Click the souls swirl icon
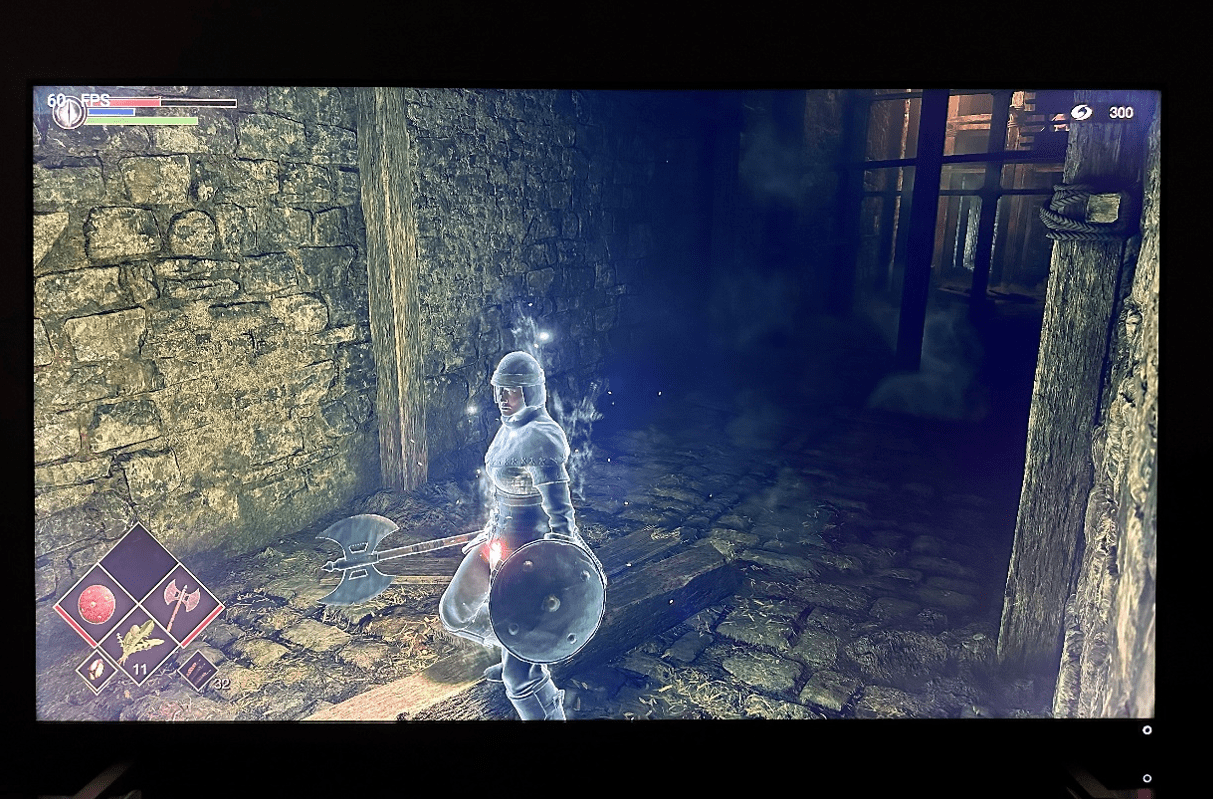 tap(1081, 113)
